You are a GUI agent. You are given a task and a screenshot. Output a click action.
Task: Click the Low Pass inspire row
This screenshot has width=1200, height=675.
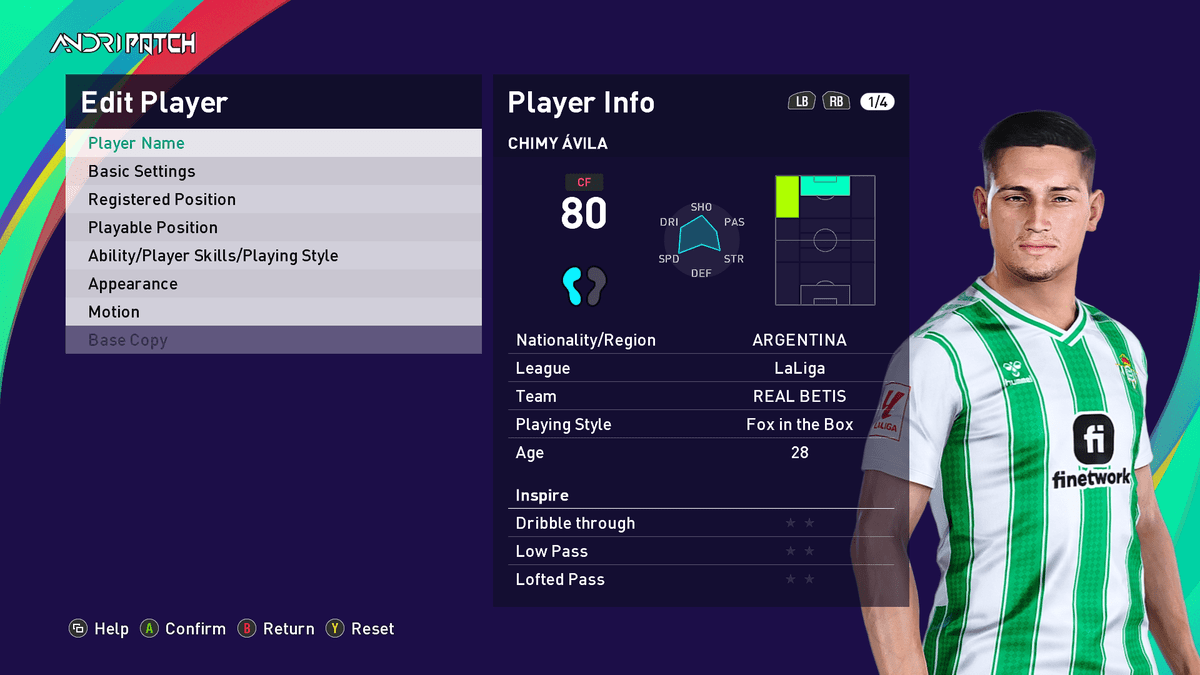700,551
